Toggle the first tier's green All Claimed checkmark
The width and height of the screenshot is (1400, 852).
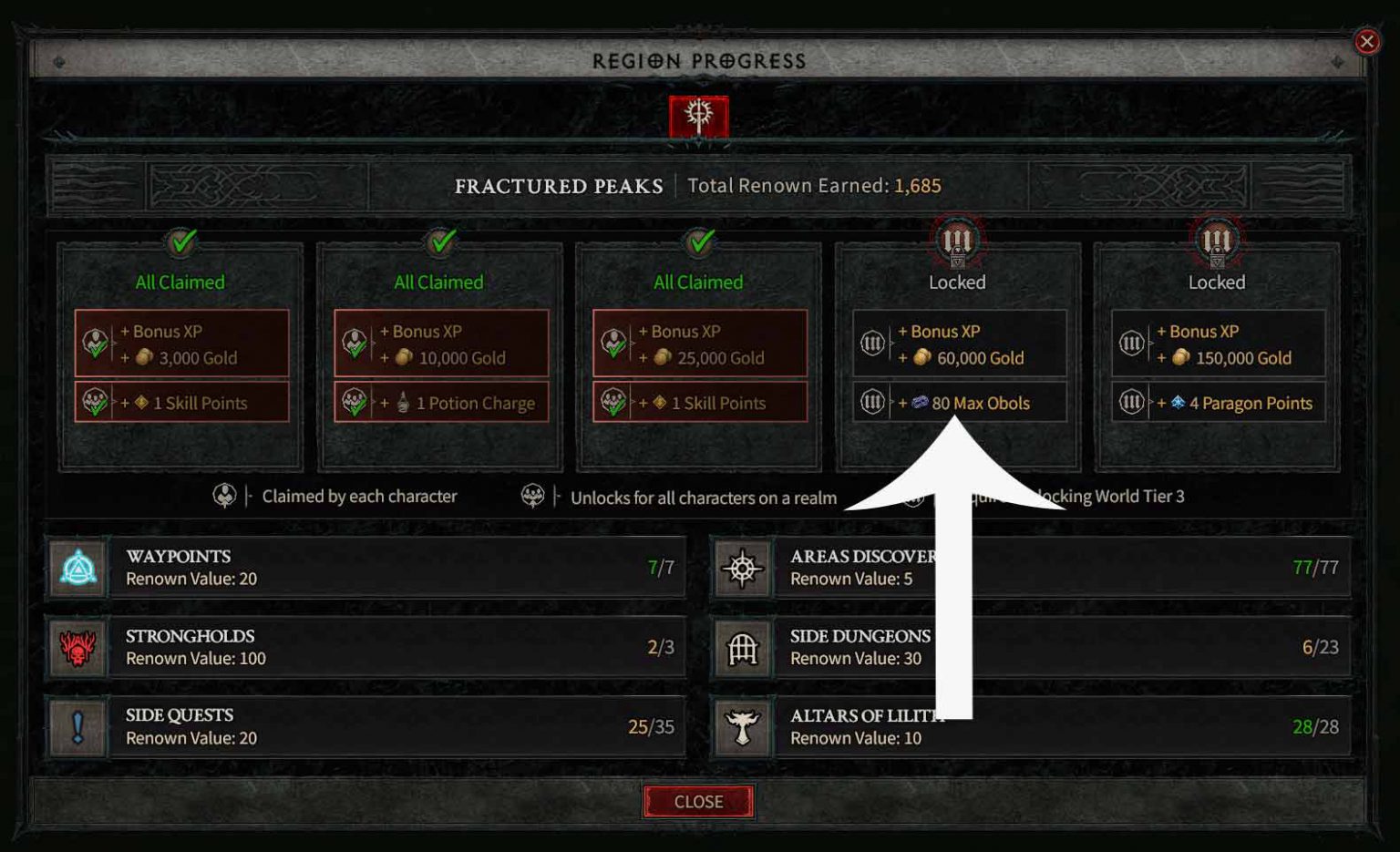(x=180, y=243)
